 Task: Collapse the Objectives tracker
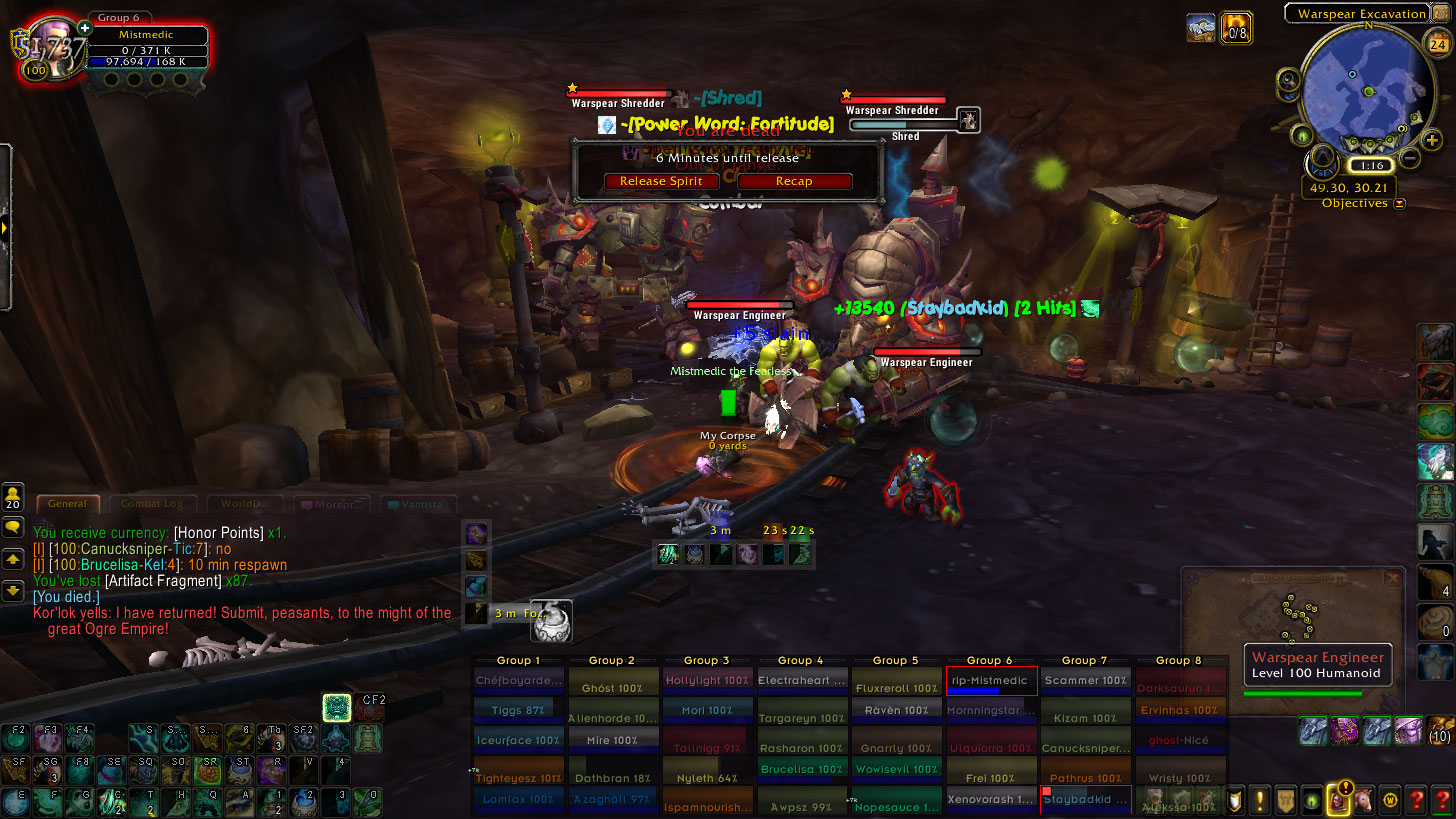click(x=1399, y=203)
